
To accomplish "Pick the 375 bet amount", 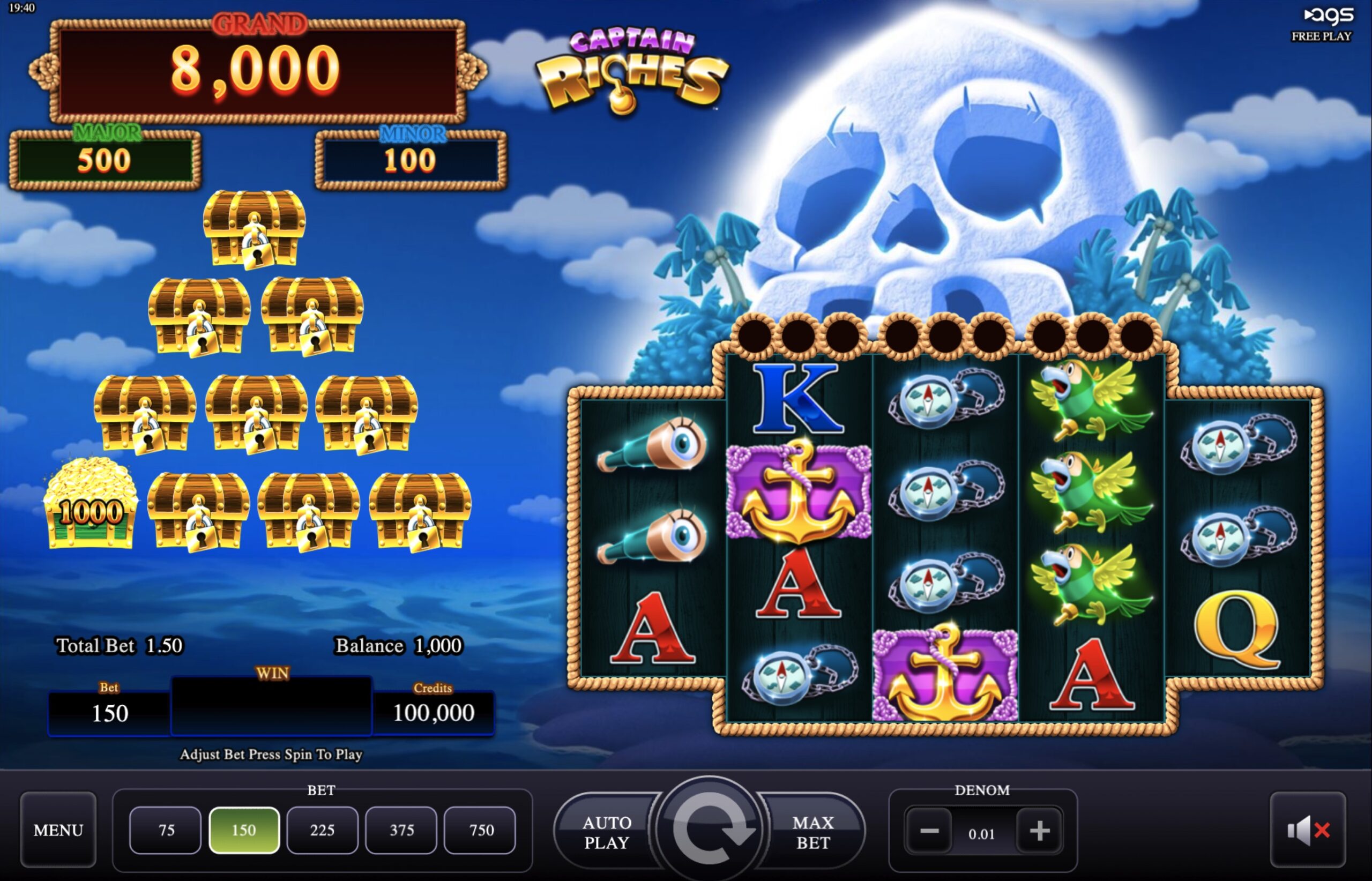I will [401, 830].
